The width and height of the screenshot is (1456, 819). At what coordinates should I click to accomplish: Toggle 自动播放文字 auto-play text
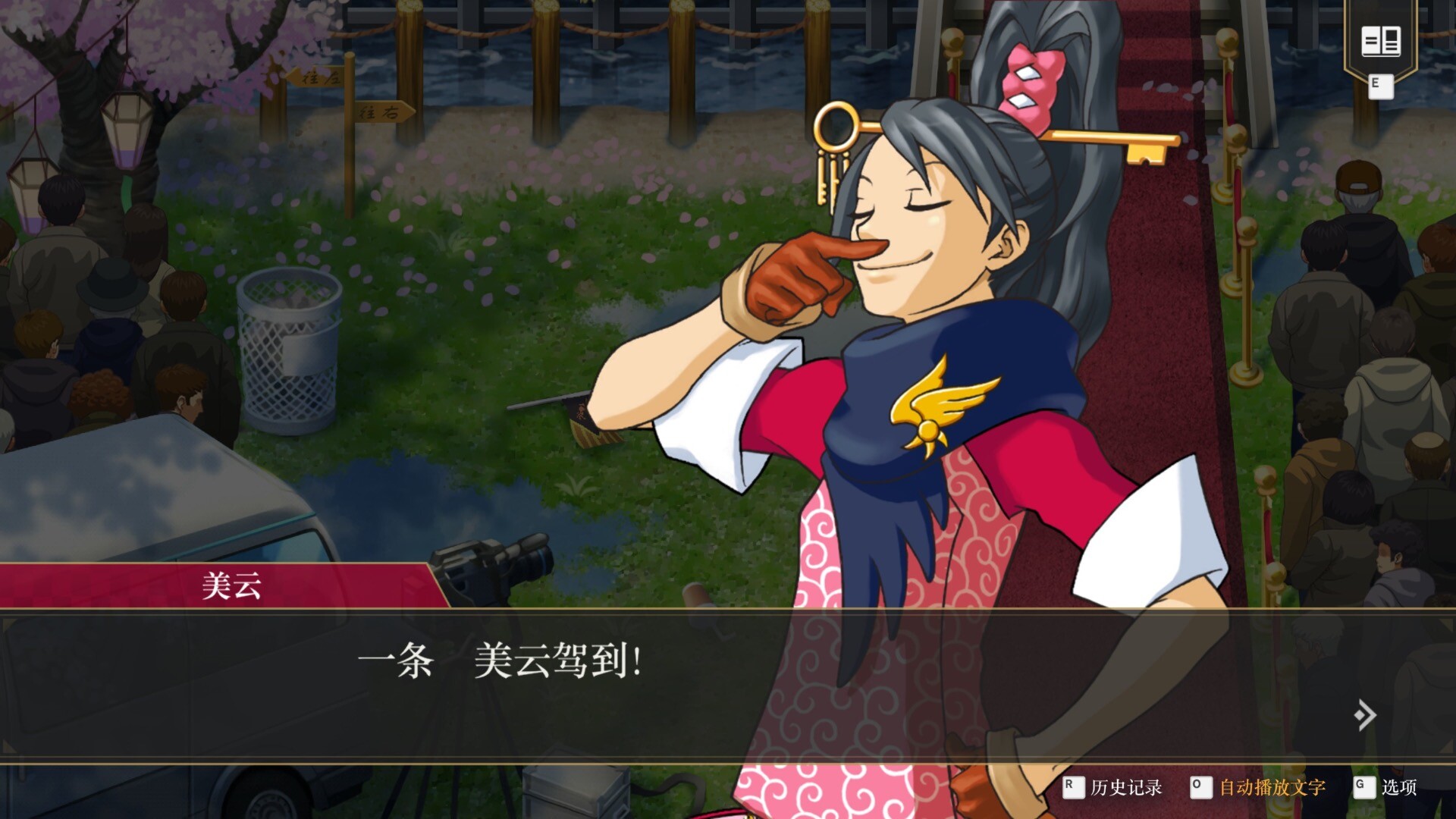pyautogui.click(x=1272, y=787)
